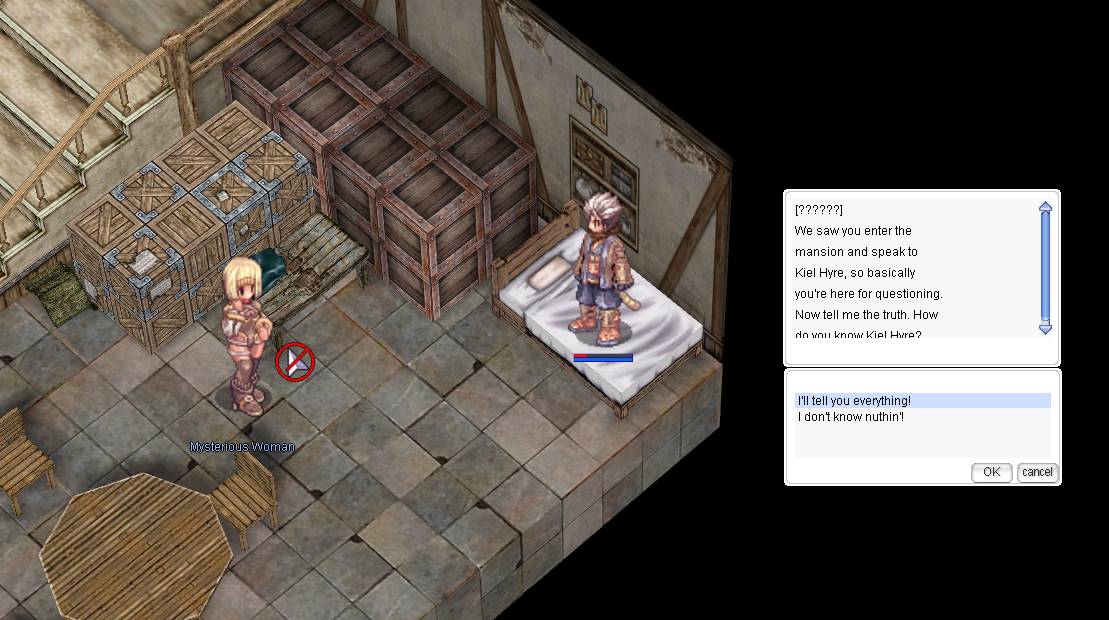Image resolution: width=1109 pixels, height=620 pixels.
Task: Click the dialogue scrollbar up arrow
Action: click(x=1045, y=208)
